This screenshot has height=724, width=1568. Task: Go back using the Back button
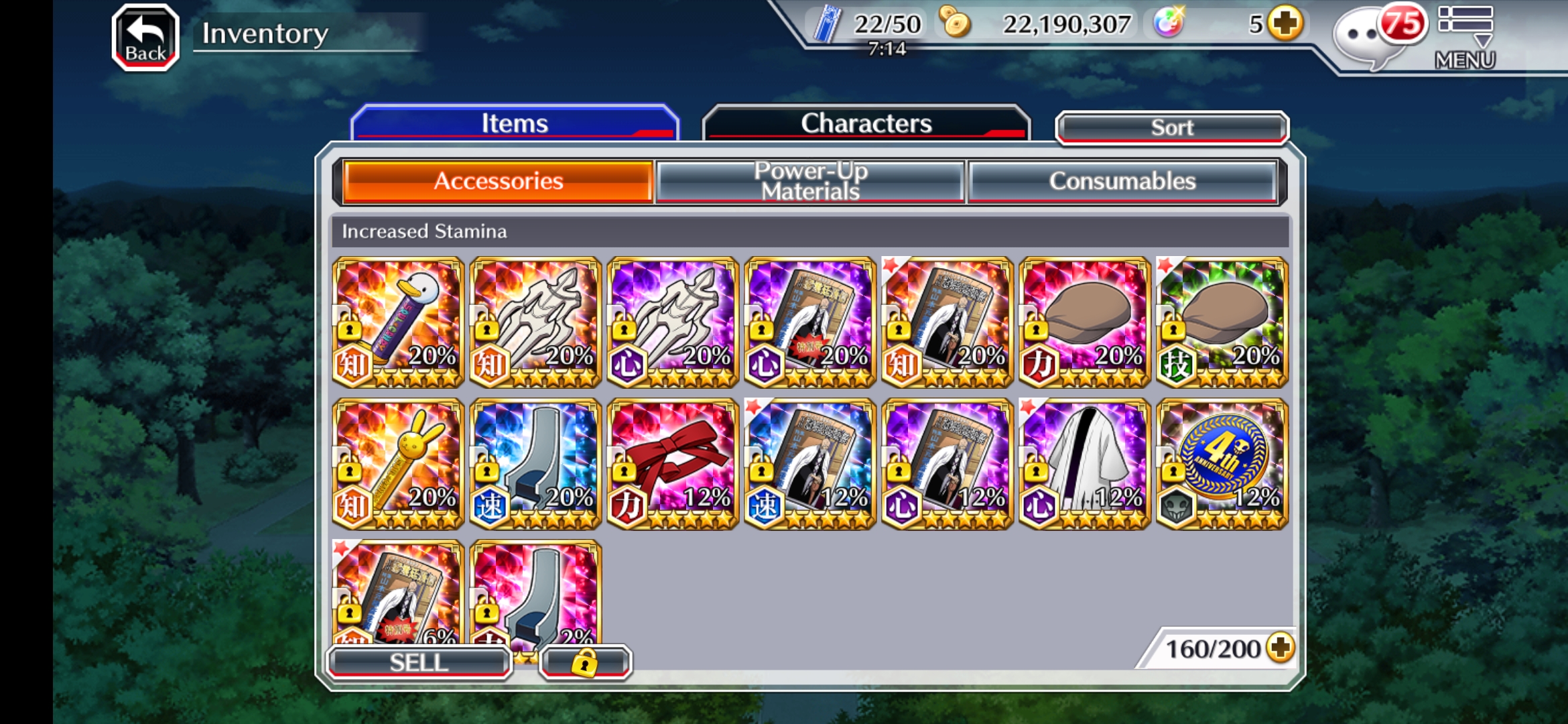[x=145, y=38]
